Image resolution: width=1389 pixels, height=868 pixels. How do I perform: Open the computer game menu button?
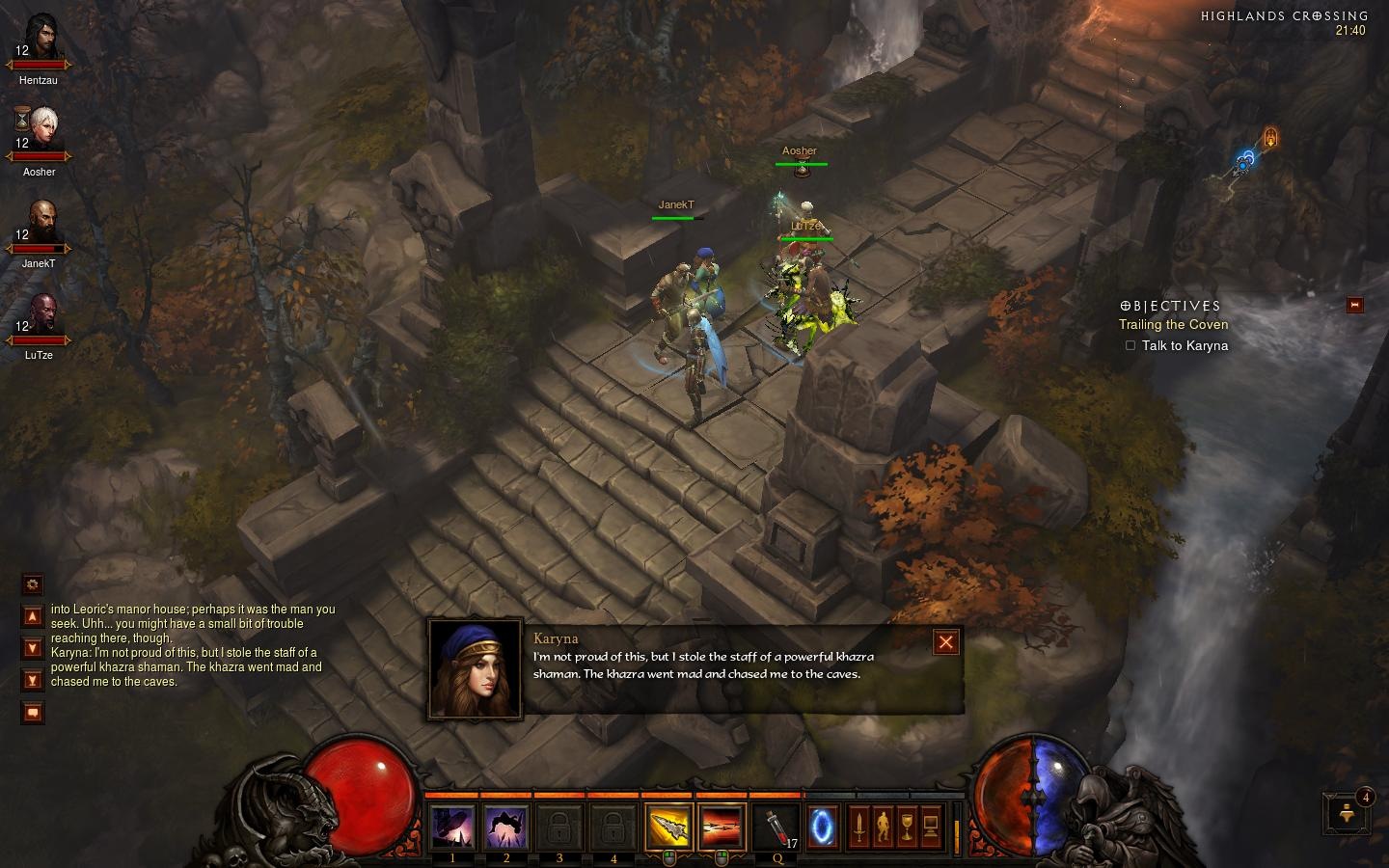(x=931, y=827)
